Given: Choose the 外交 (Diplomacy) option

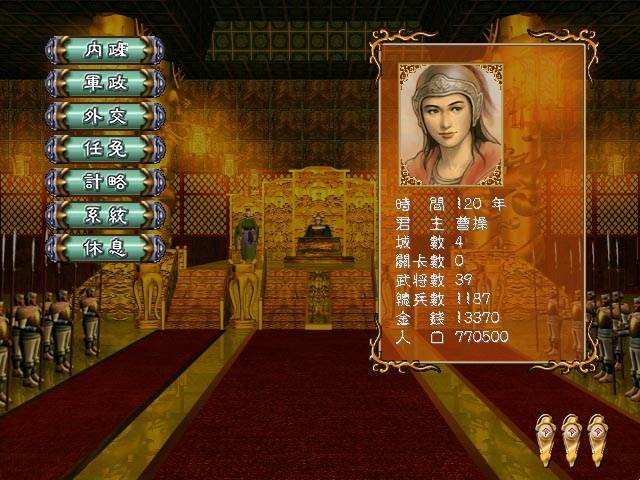Looking at the screenshot, I should click(x=105, y=115).
